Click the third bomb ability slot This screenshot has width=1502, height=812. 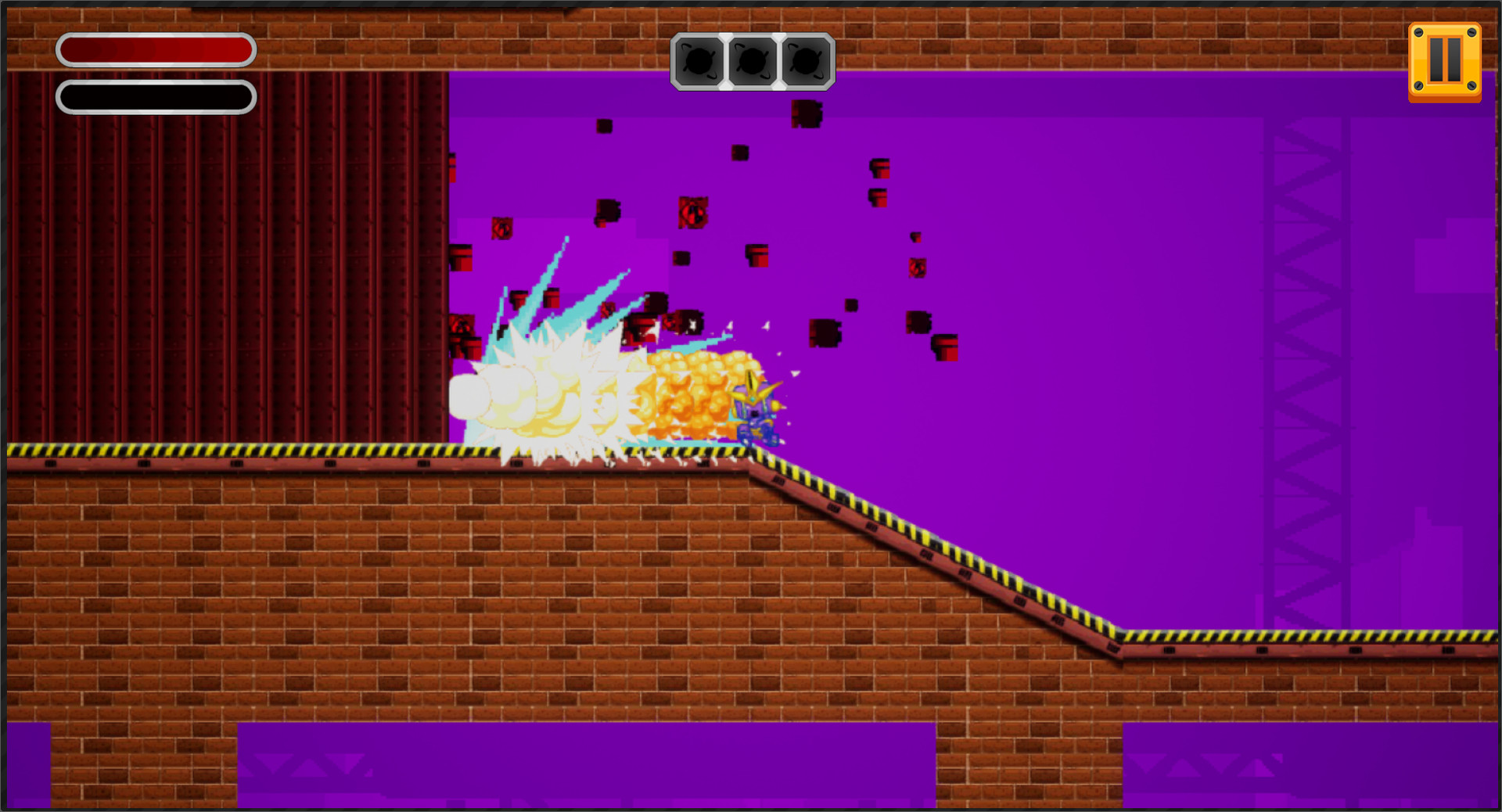[x=803, y=63]
